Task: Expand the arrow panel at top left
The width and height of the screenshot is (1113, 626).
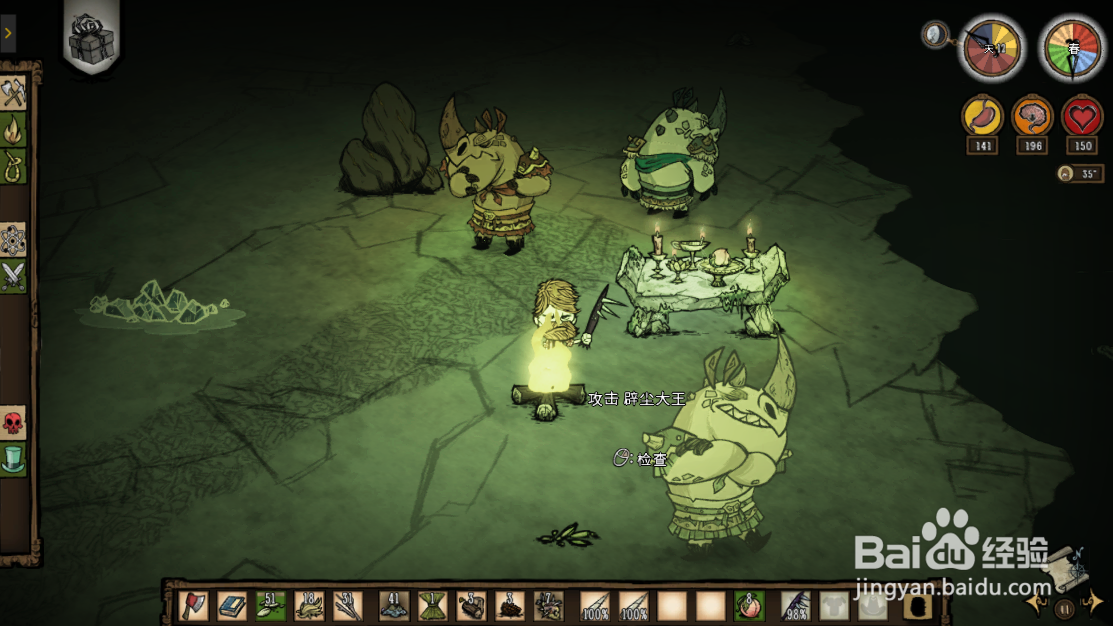Action: [8, 34]
